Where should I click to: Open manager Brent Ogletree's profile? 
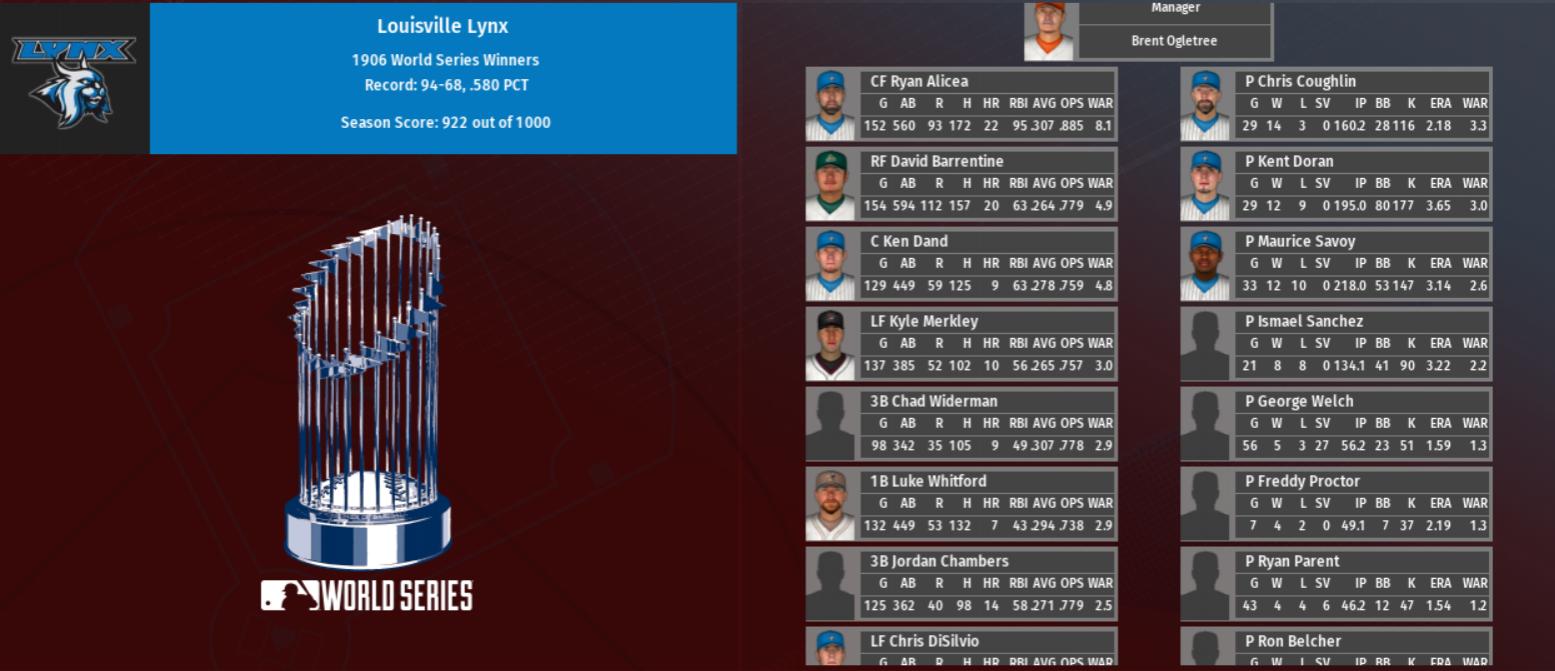[x=1174, y=41]
